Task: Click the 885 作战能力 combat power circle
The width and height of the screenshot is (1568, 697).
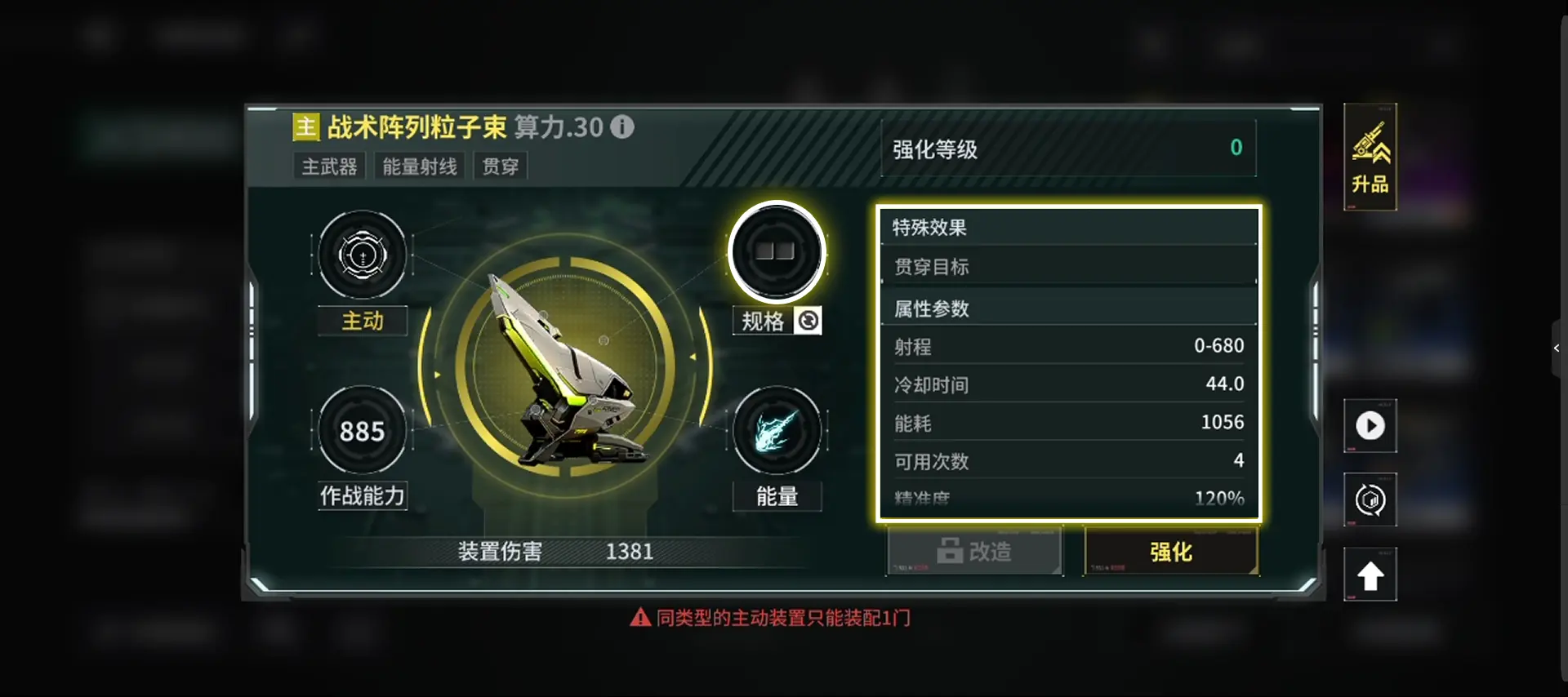Action: click(x=362, y=431)
